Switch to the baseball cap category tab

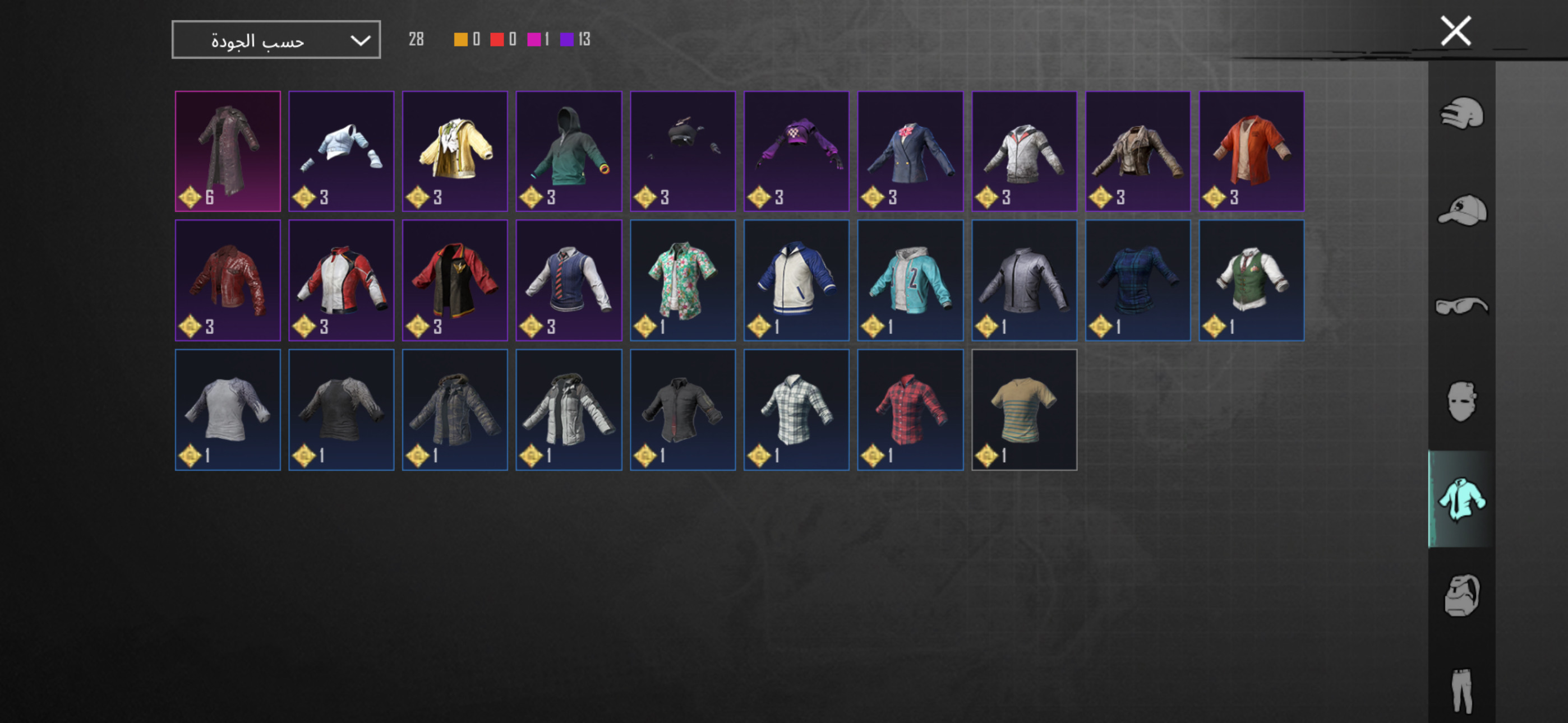pos(1461,210)
